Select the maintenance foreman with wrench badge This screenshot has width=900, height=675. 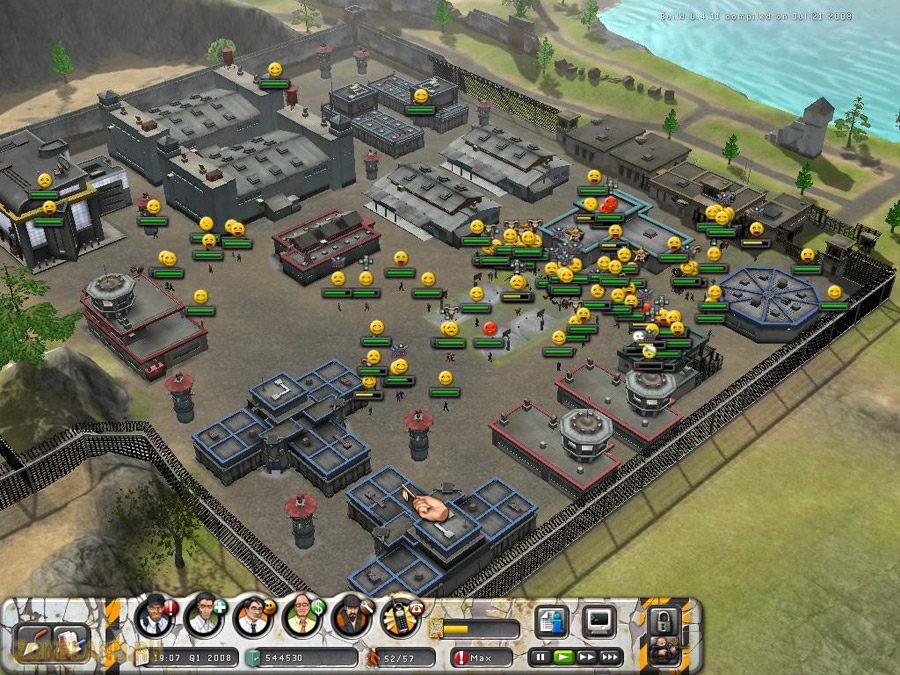(352, 616)
